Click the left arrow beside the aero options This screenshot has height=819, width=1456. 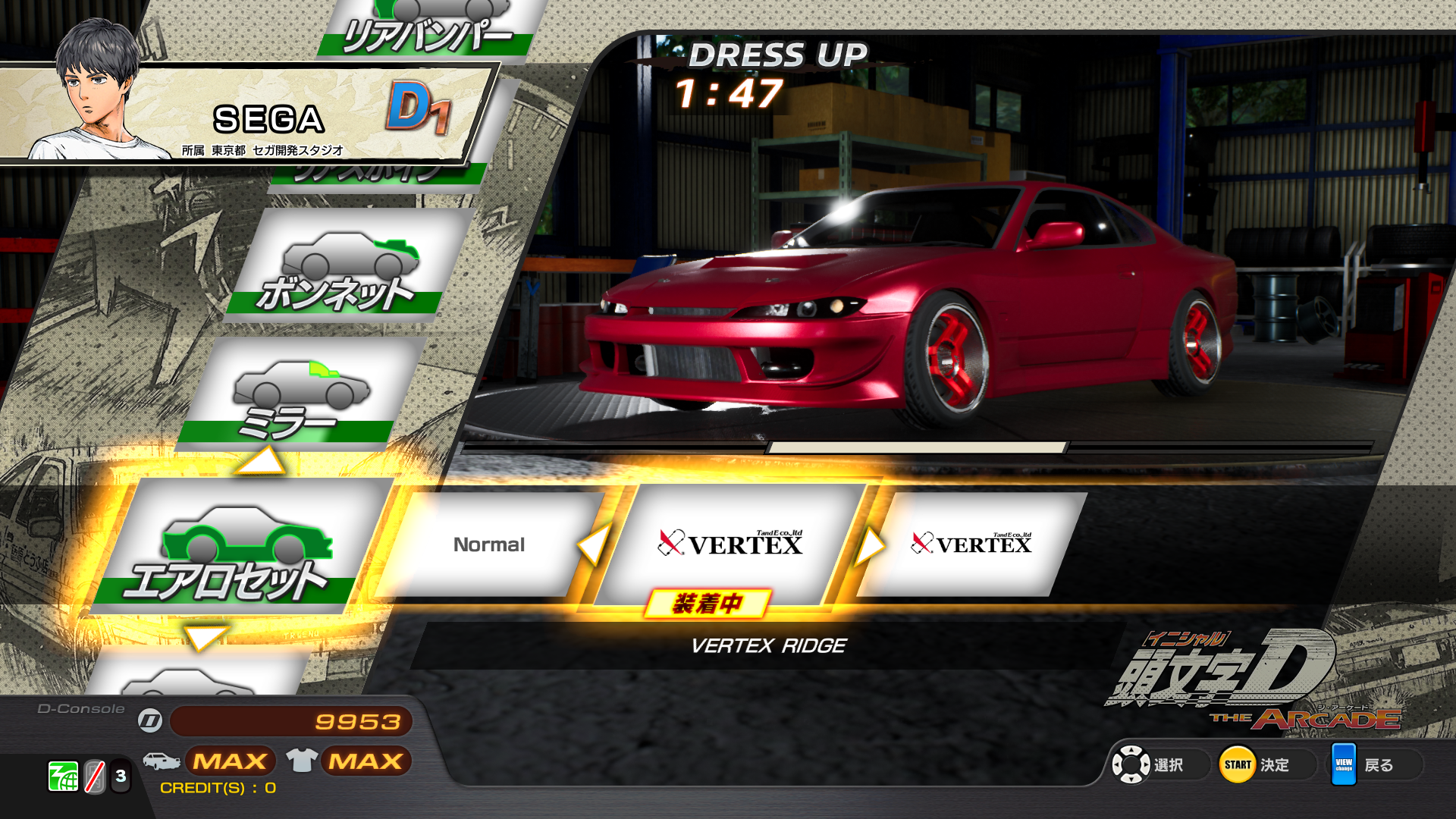pos(594,544)
